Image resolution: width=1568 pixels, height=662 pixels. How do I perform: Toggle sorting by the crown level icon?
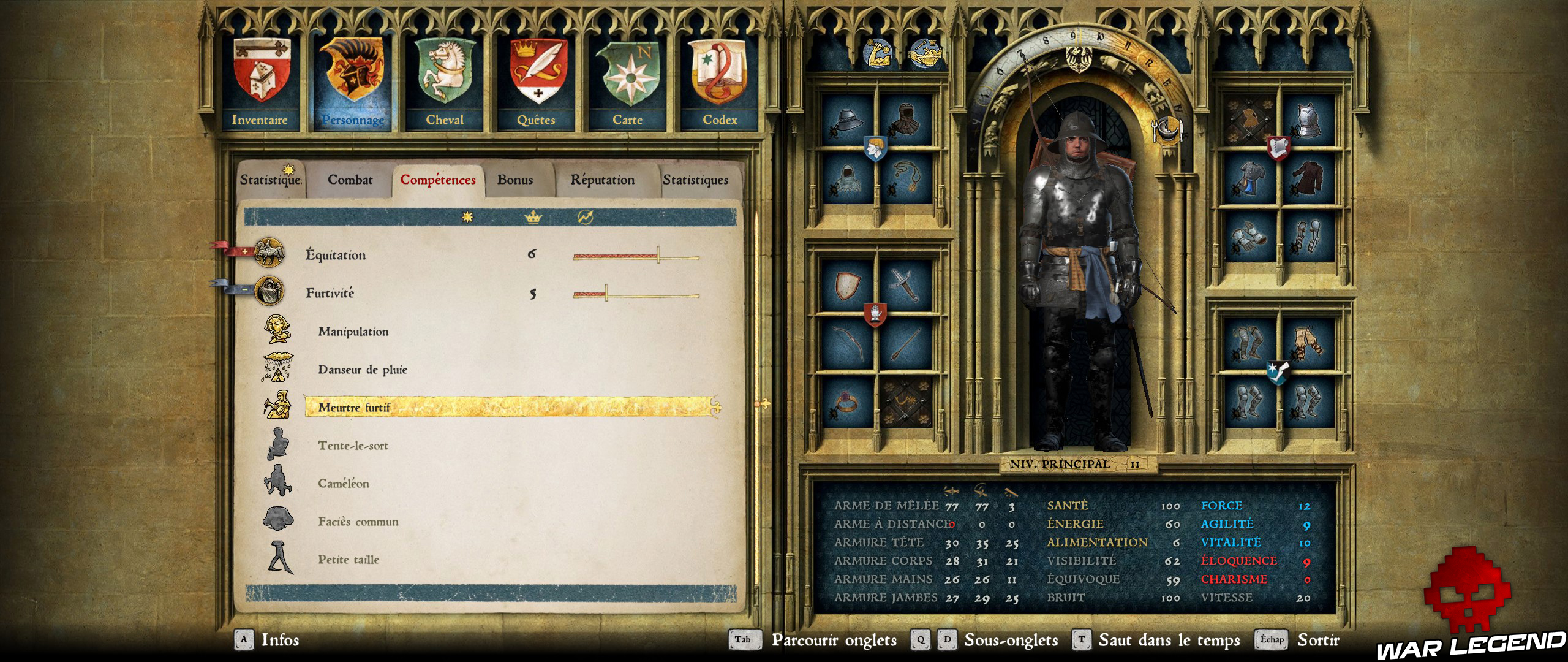533,218
